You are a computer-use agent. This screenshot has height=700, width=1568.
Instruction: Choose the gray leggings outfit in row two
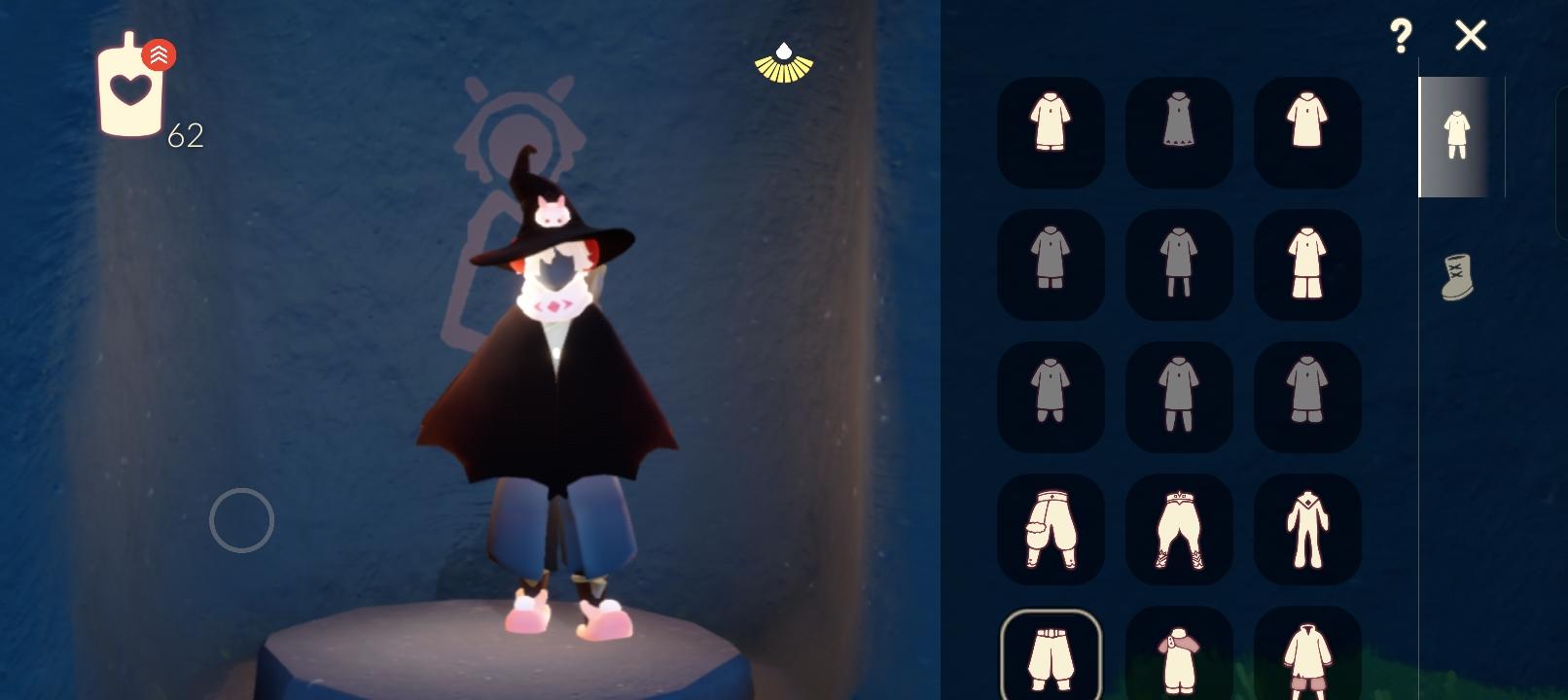tap(1179, 264)
